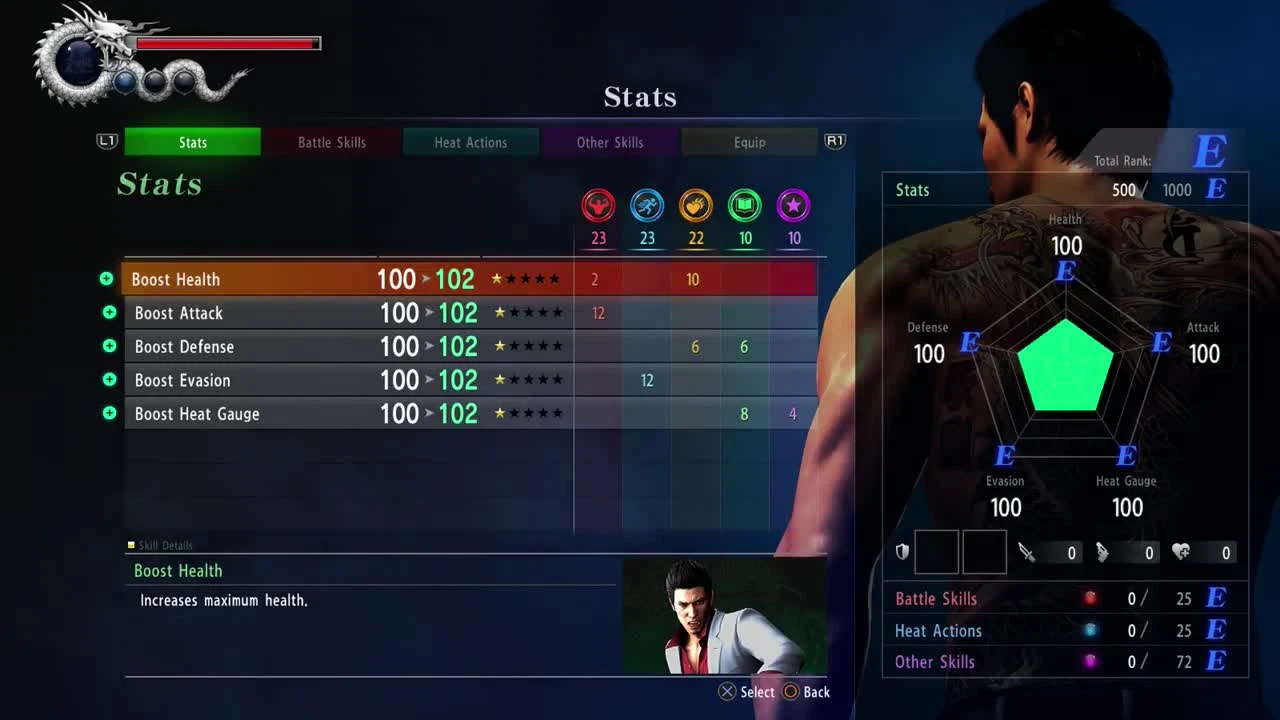Viewport: 1280px width, 720px height.
Task: Toggle the green plus beside Boost Evasion
Action: (x=107, y=380)
